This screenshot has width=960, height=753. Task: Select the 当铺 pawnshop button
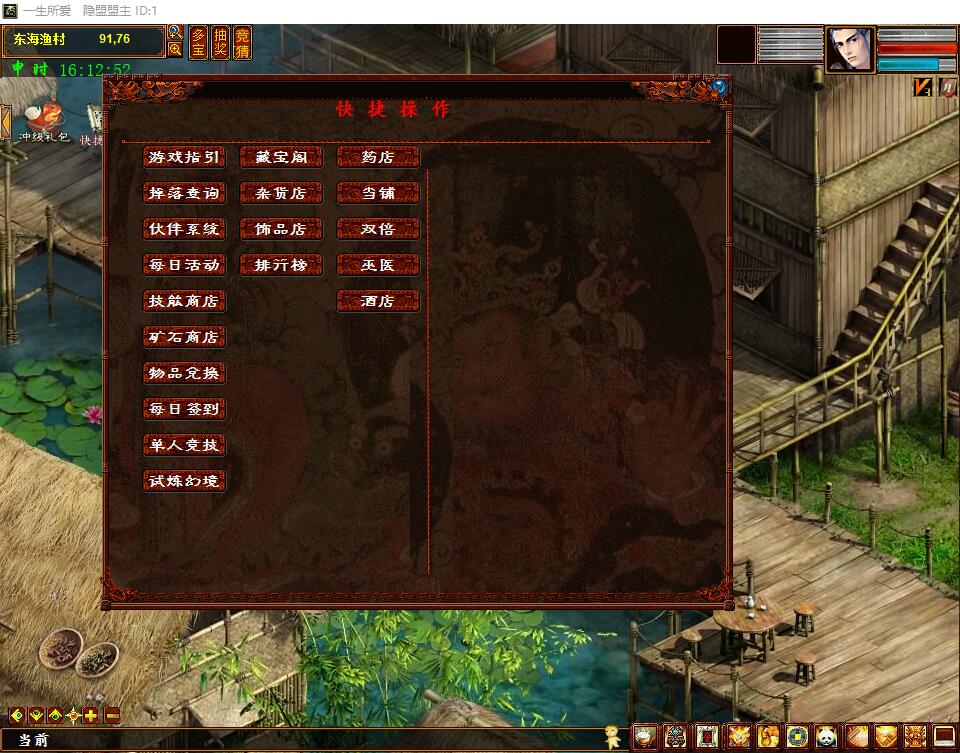click(x=378, y=193)
